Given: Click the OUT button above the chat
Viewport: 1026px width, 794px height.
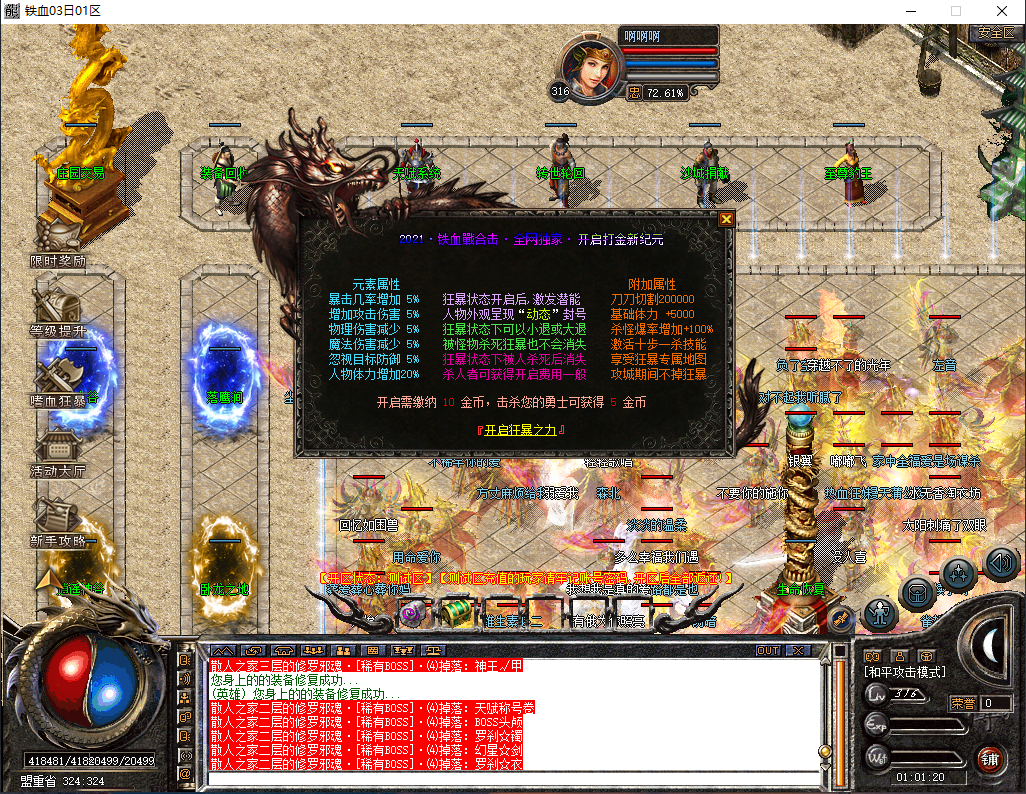Looking at the screenshot, I should coord(767,650).
